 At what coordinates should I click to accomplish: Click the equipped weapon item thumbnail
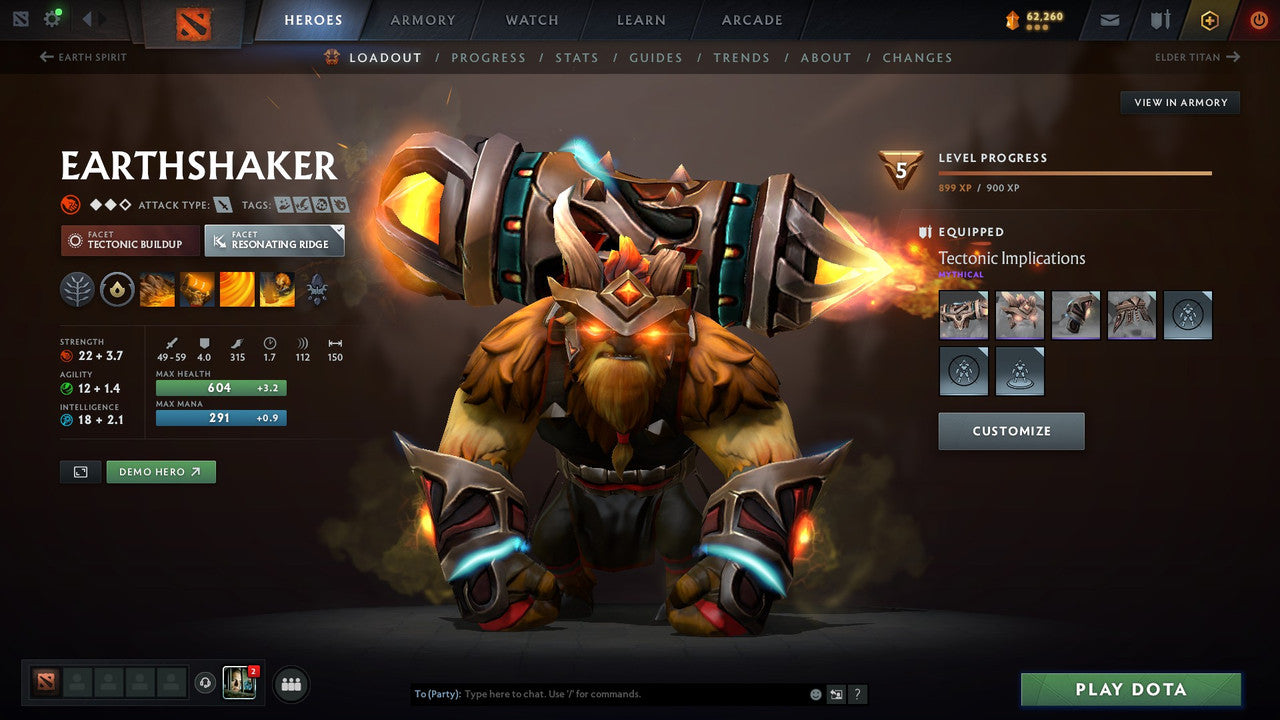(963, 315)
